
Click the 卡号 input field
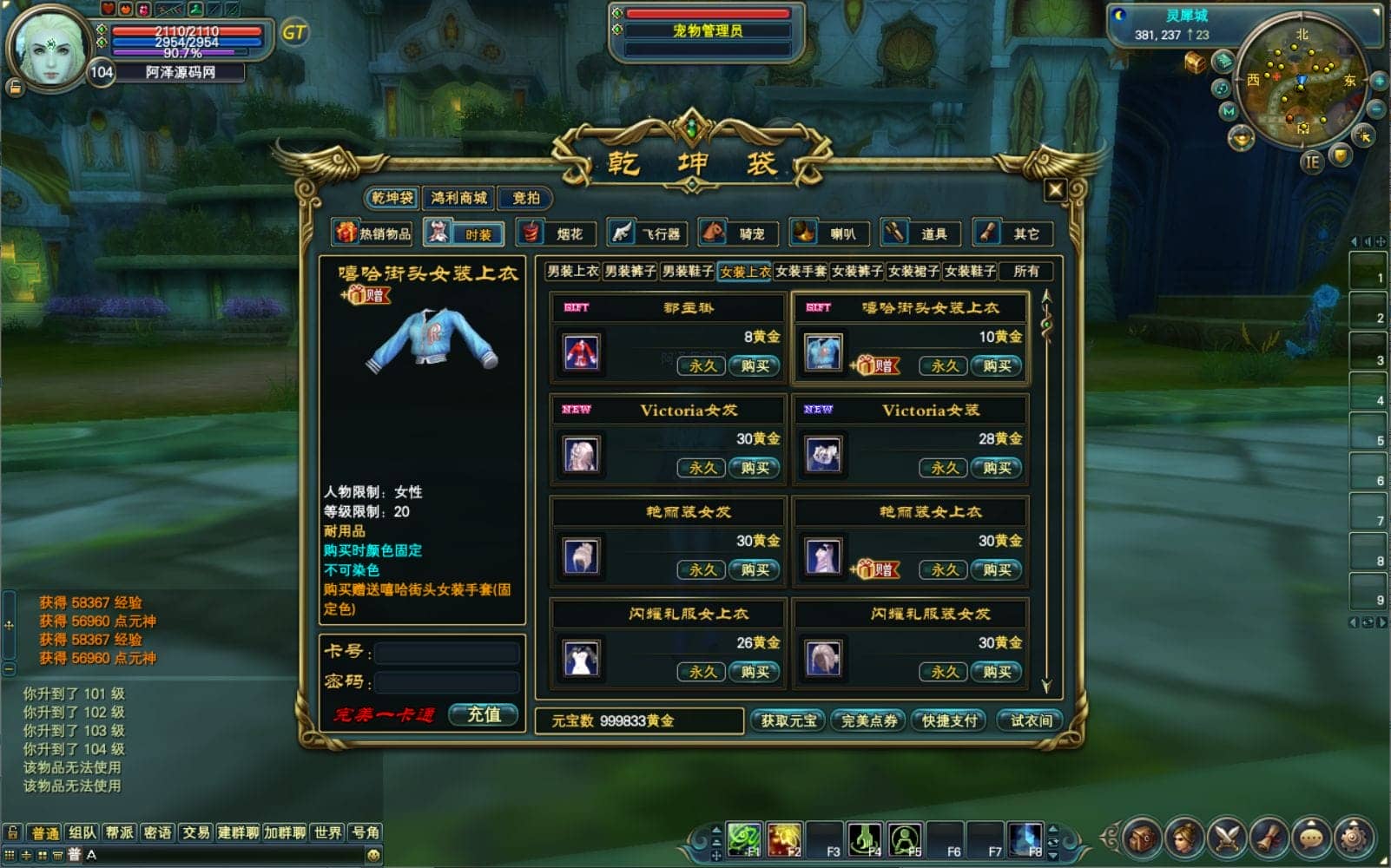click(x=446, y=652)
